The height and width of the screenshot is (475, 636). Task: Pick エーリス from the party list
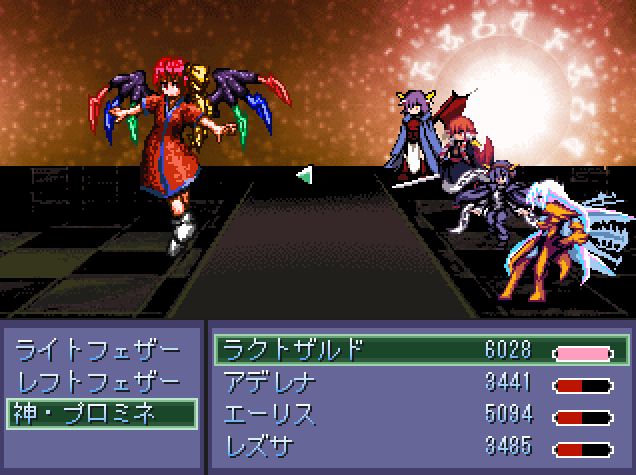(x=420, y=413)
